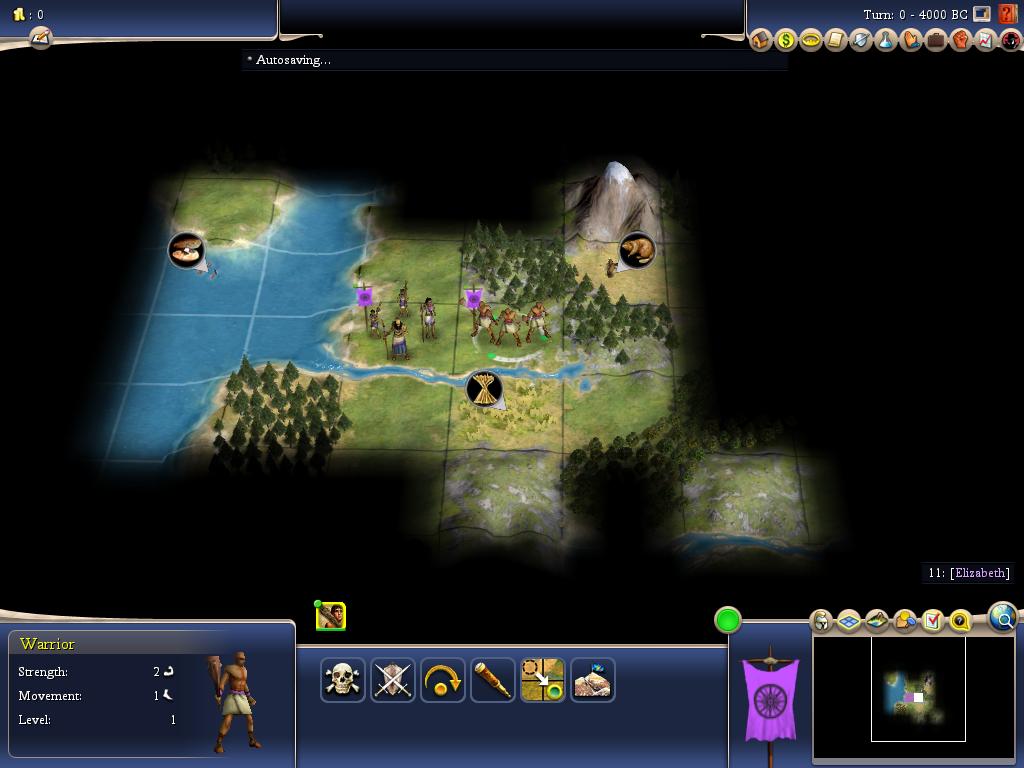Open the Domestic Advisor house icon
The height and width of the screenshot is (768, 1024).
click(761, 40)
